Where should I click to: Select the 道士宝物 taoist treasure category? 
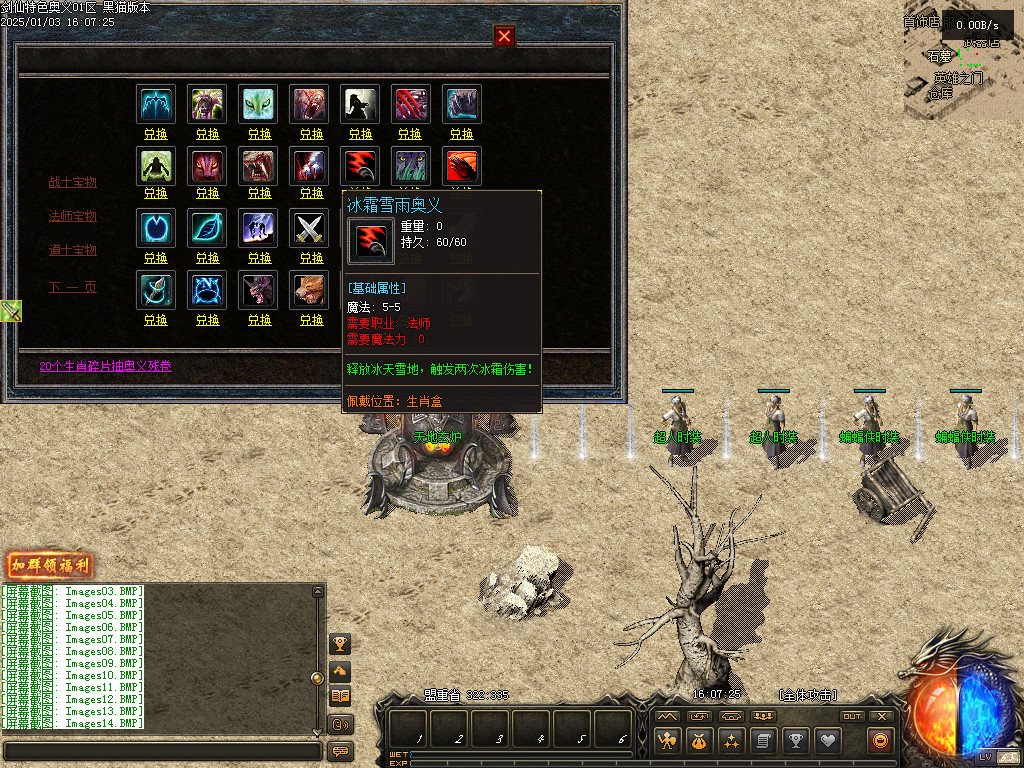click(73, 250)
